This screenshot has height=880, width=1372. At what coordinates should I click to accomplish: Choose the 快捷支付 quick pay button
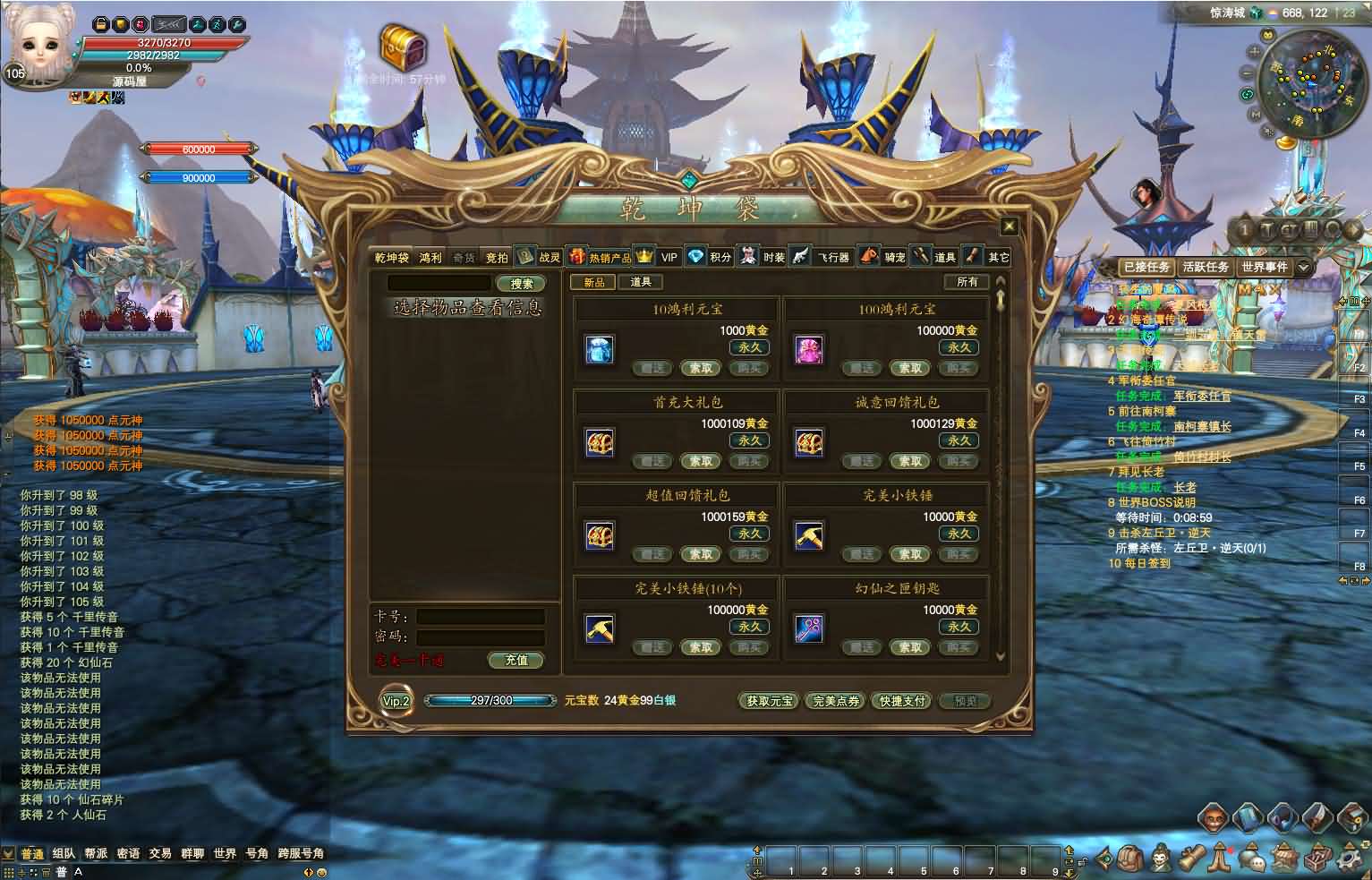click(x=901, y=701)
